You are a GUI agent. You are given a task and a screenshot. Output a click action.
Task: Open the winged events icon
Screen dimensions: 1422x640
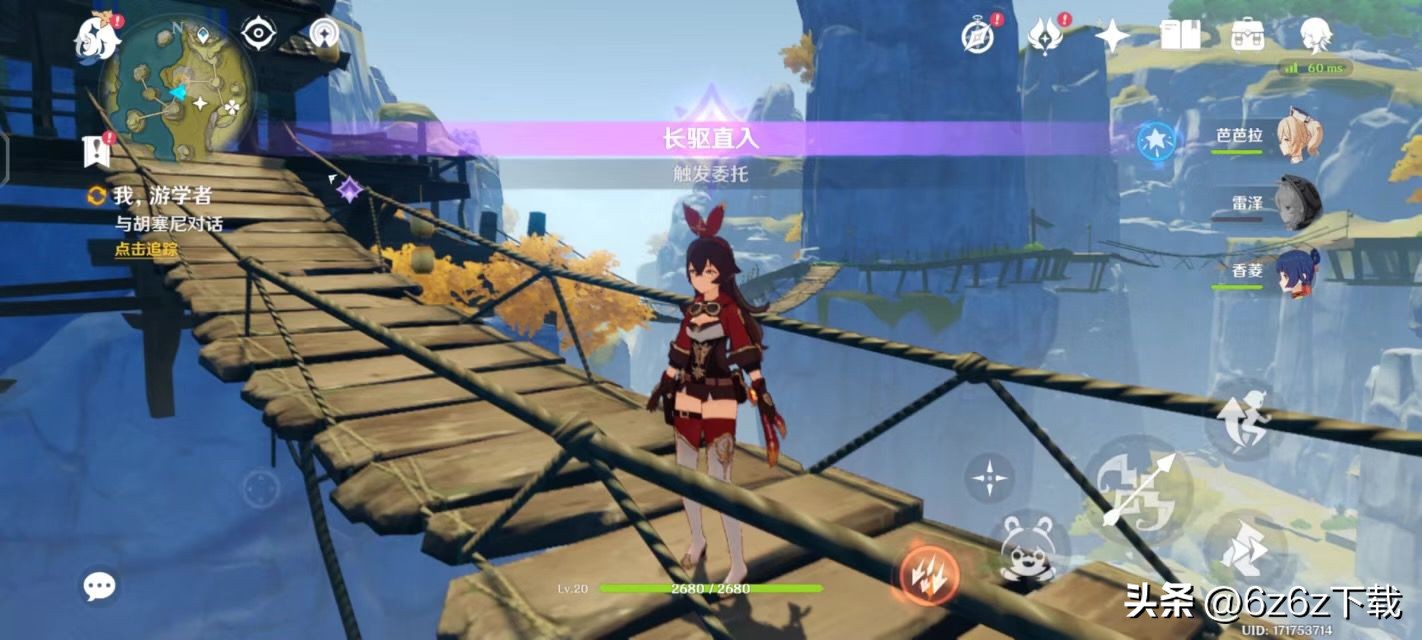pos(1045,36)
